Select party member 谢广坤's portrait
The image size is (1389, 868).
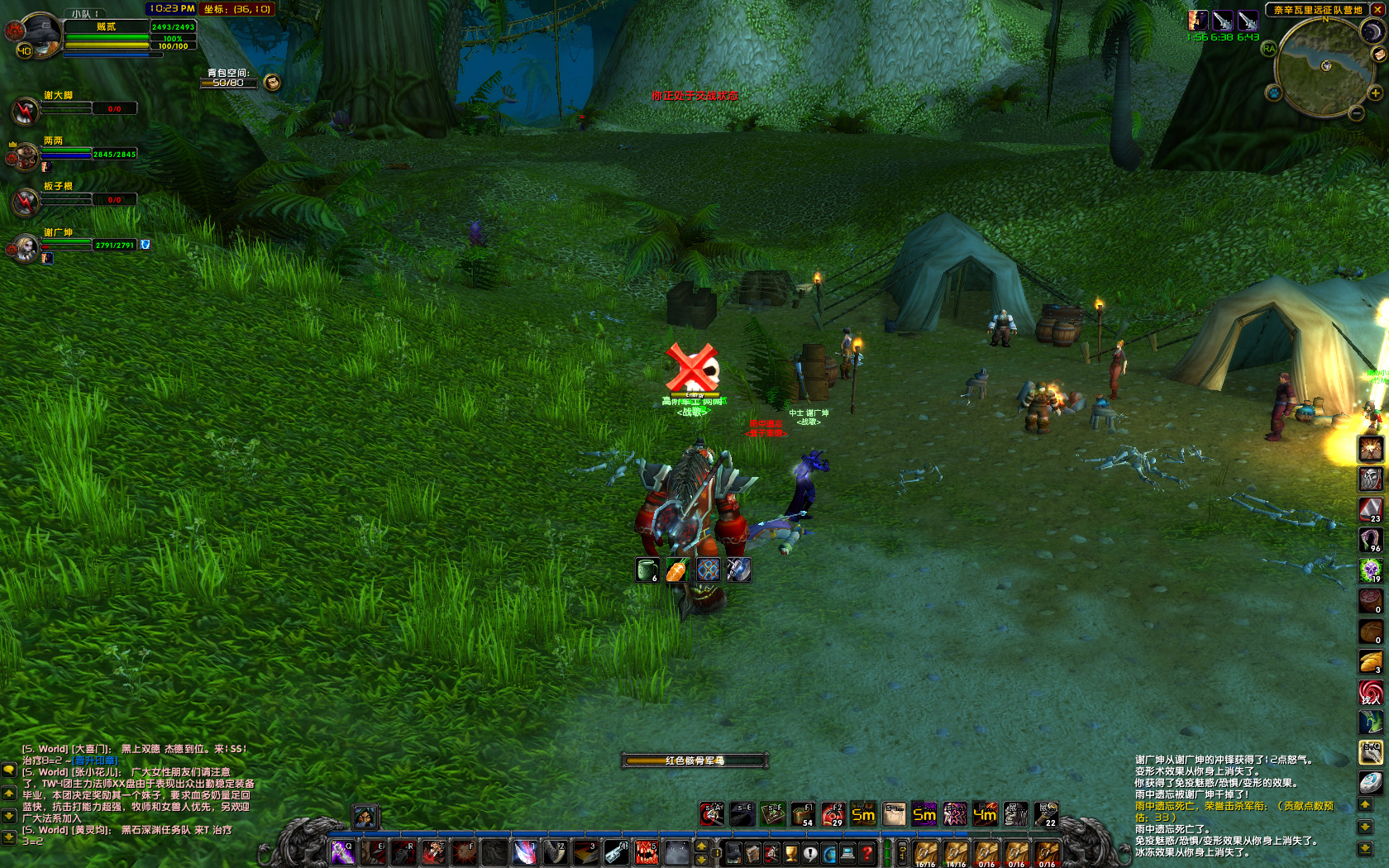click(x=24, y=247)
